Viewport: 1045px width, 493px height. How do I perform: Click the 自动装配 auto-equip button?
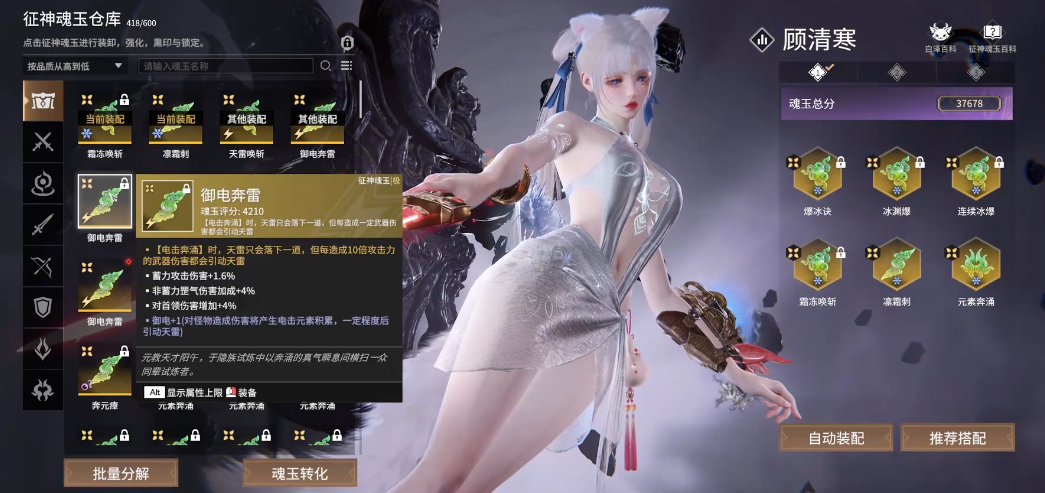[836, 438]
